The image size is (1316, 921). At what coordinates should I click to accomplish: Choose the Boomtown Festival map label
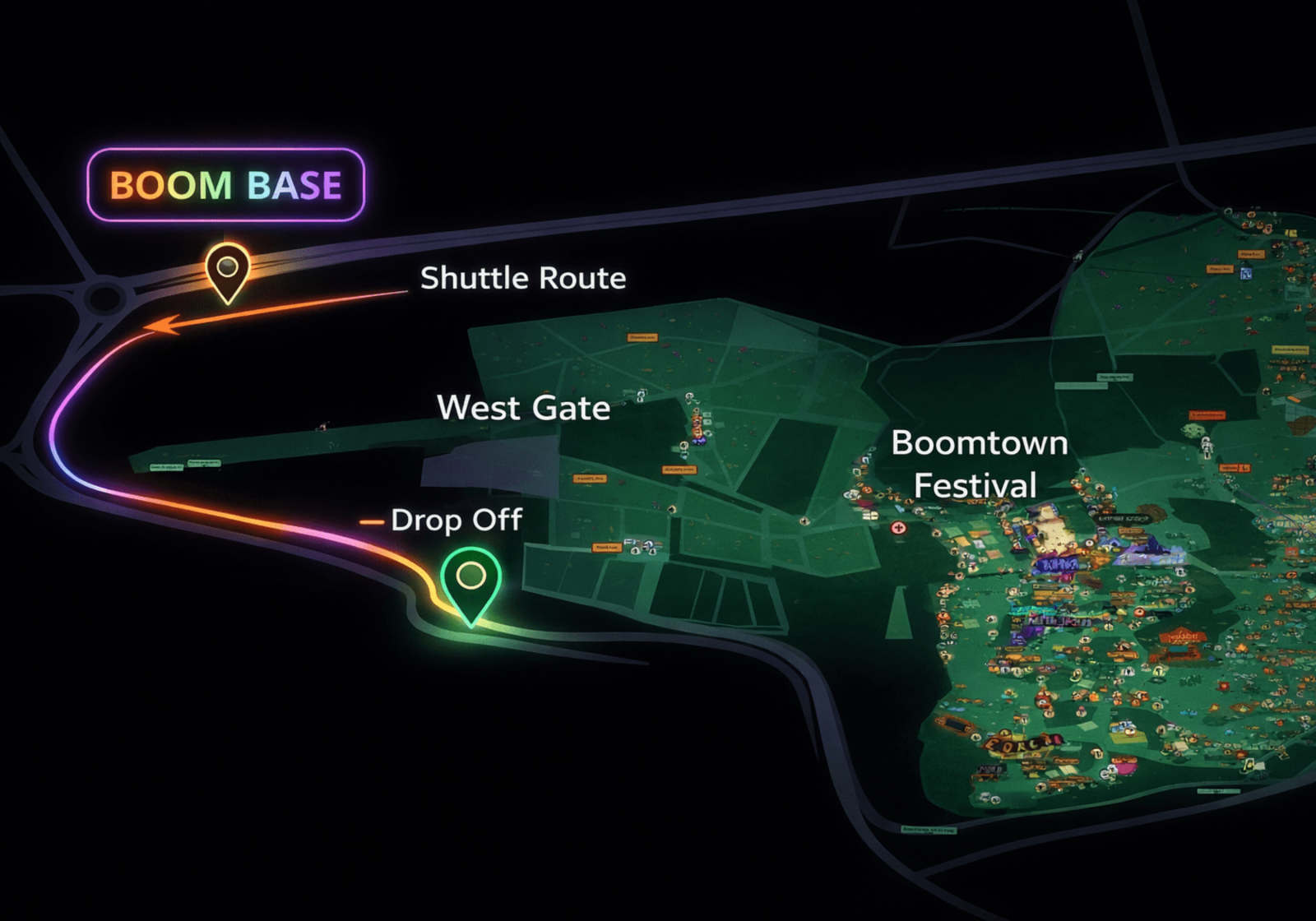pos(979,464)
